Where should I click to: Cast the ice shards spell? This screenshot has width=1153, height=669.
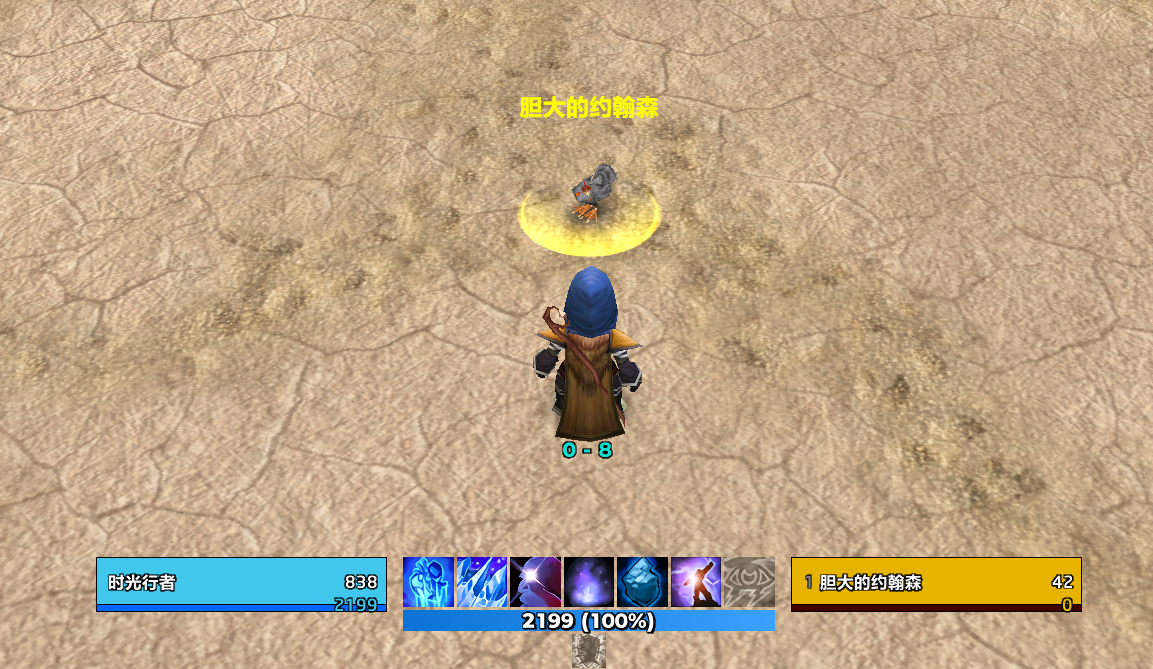tap(482, 582)
